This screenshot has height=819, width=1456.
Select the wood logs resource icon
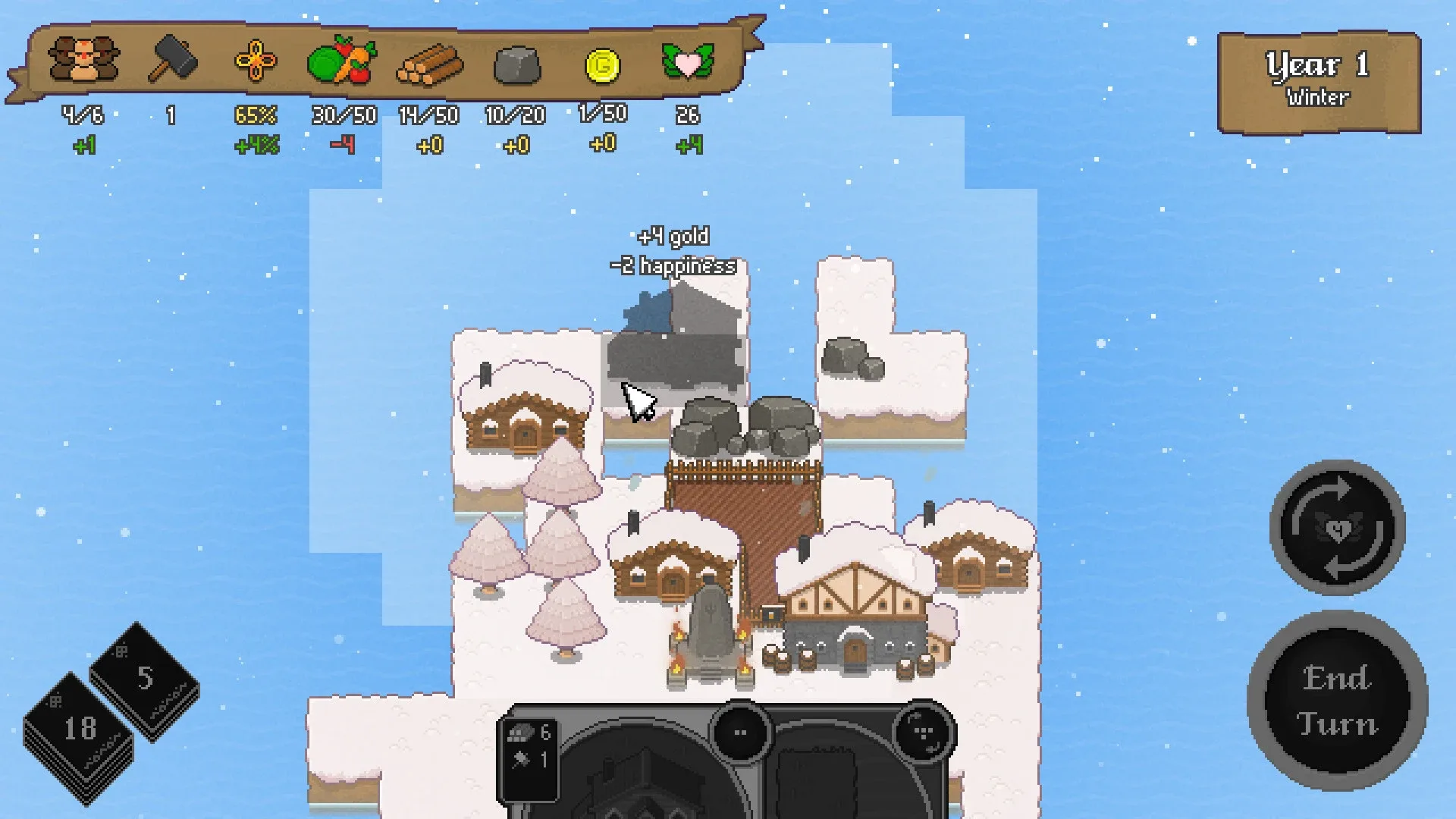pyautogui.click(x=430, y=66)
